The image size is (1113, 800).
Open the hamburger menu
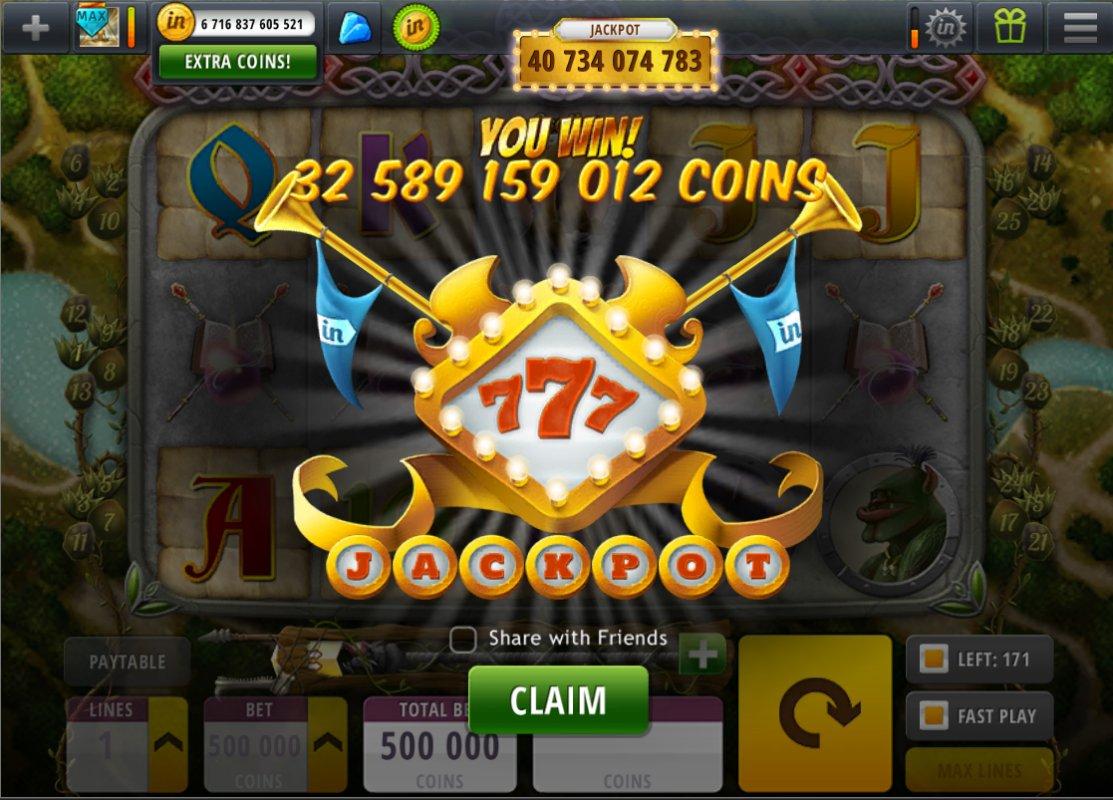[x=1080, y=27]
